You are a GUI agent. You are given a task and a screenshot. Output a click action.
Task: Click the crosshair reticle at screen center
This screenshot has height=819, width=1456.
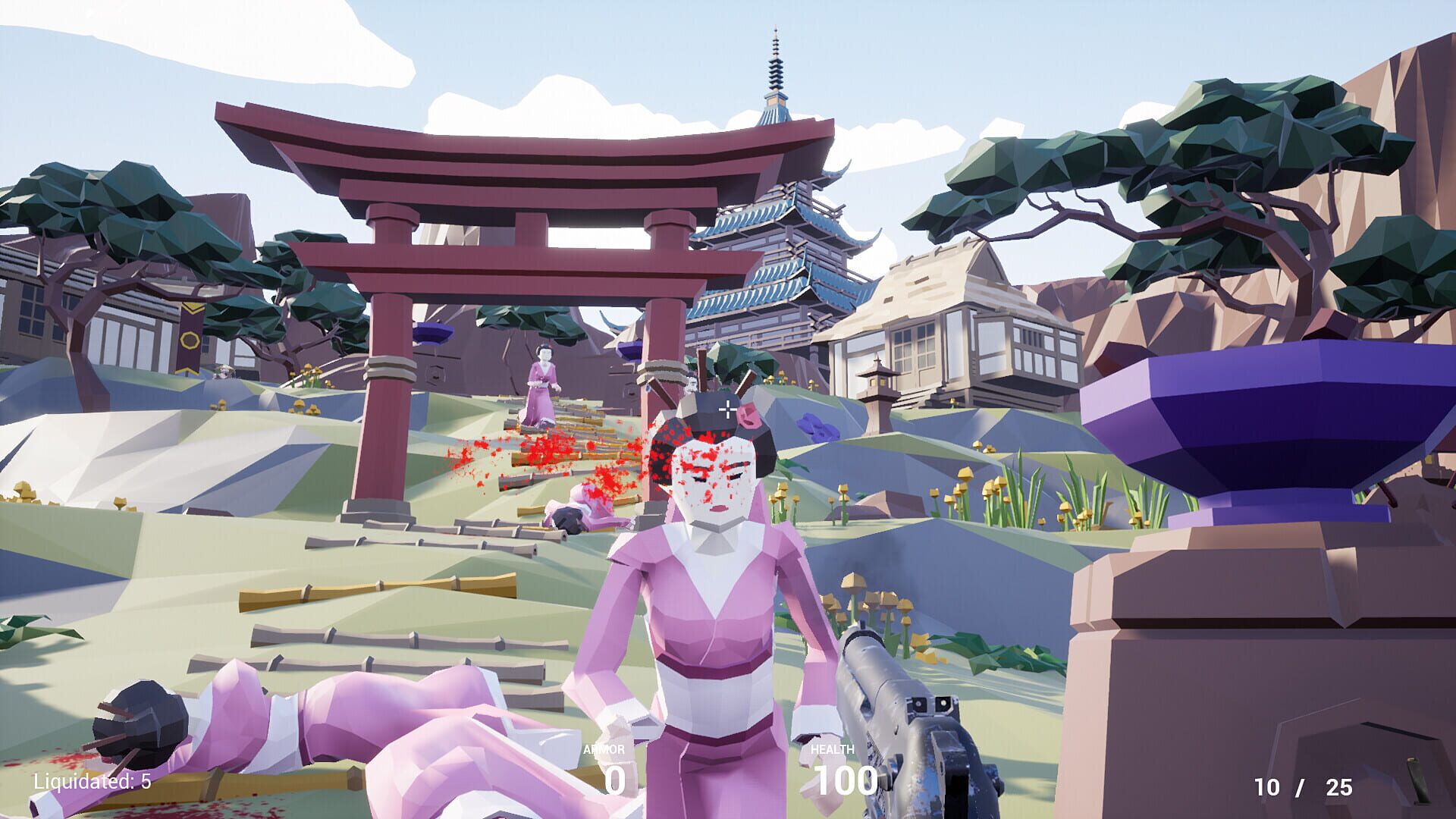pos(730,409)
